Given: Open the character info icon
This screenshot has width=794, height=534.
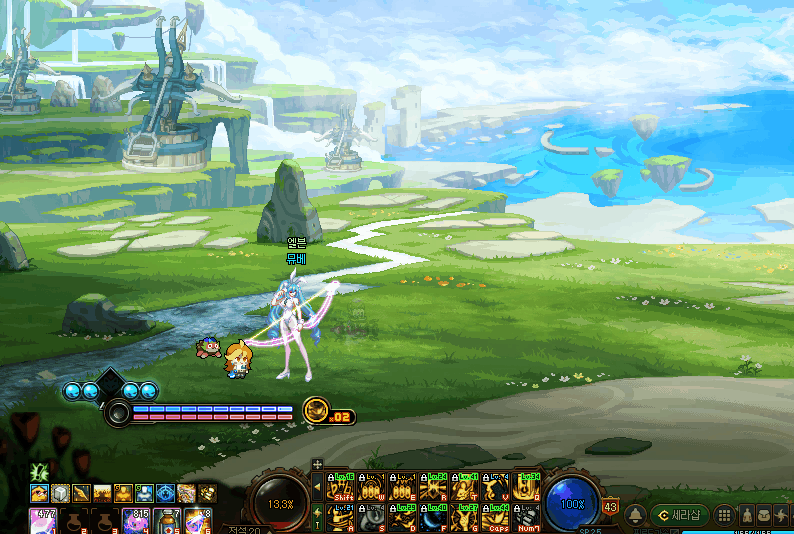Looking at the screenshot, I should click(746, 515).
